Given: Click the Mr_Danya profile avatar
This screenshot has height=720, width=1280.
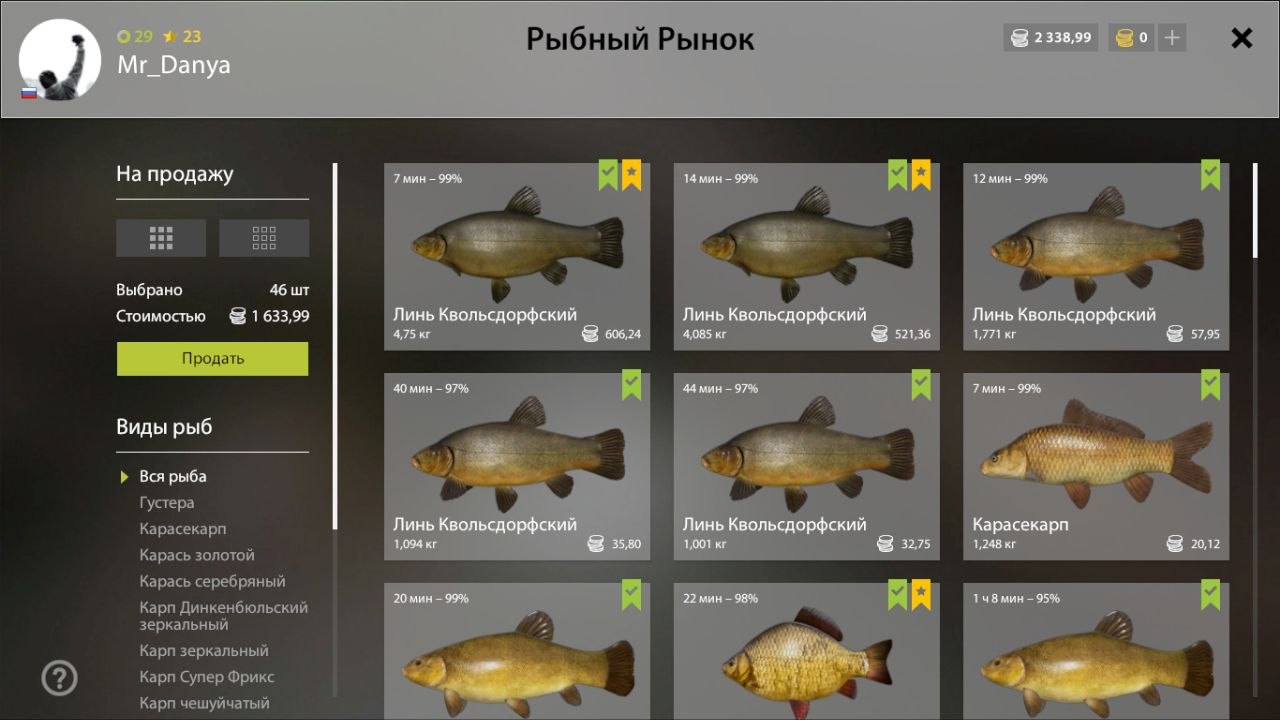Looking at the screenshot, I should click(58, 60).
